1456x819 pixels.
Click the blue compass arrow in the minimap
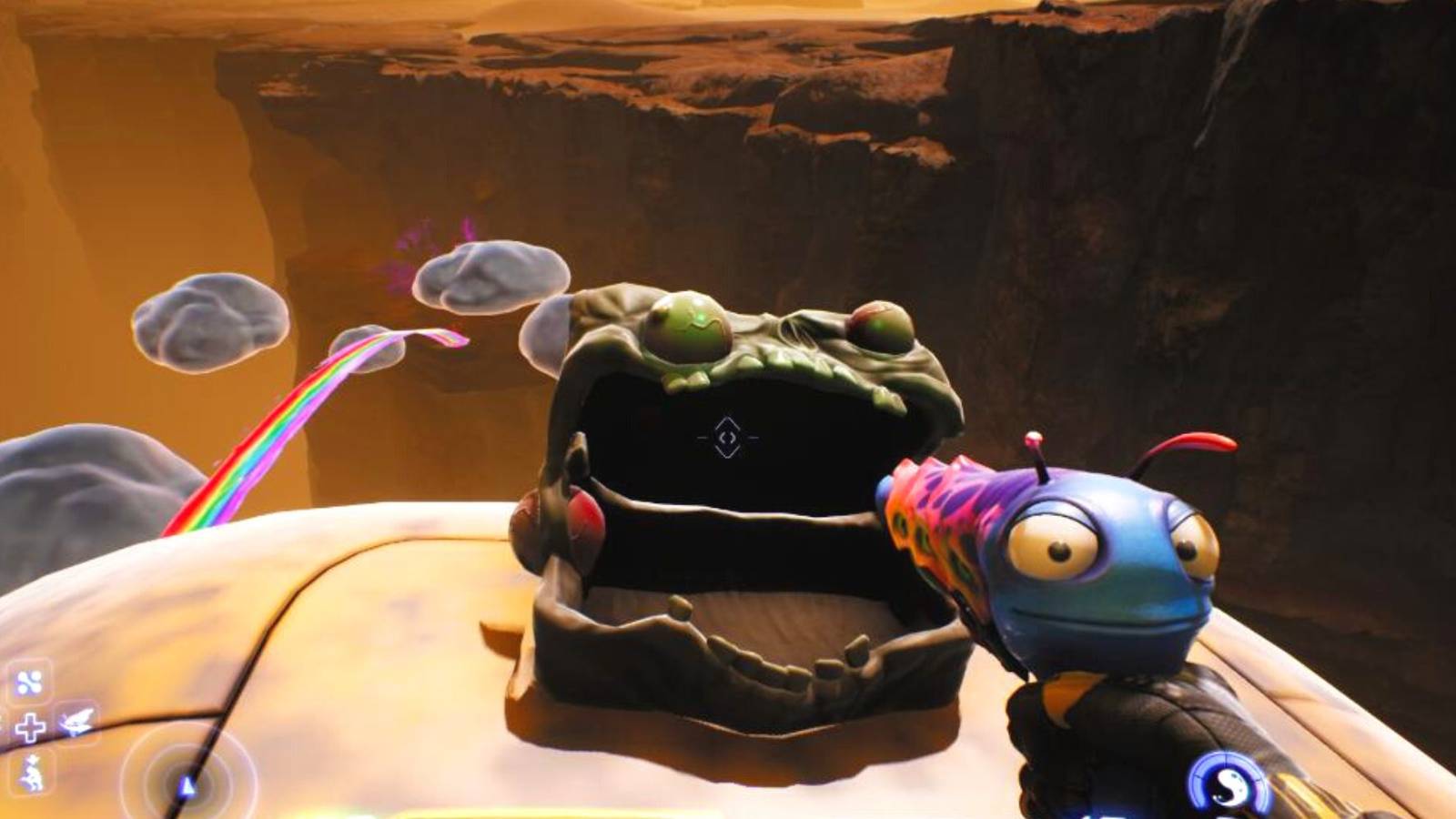pyautogui.click(x=188, y=784)
